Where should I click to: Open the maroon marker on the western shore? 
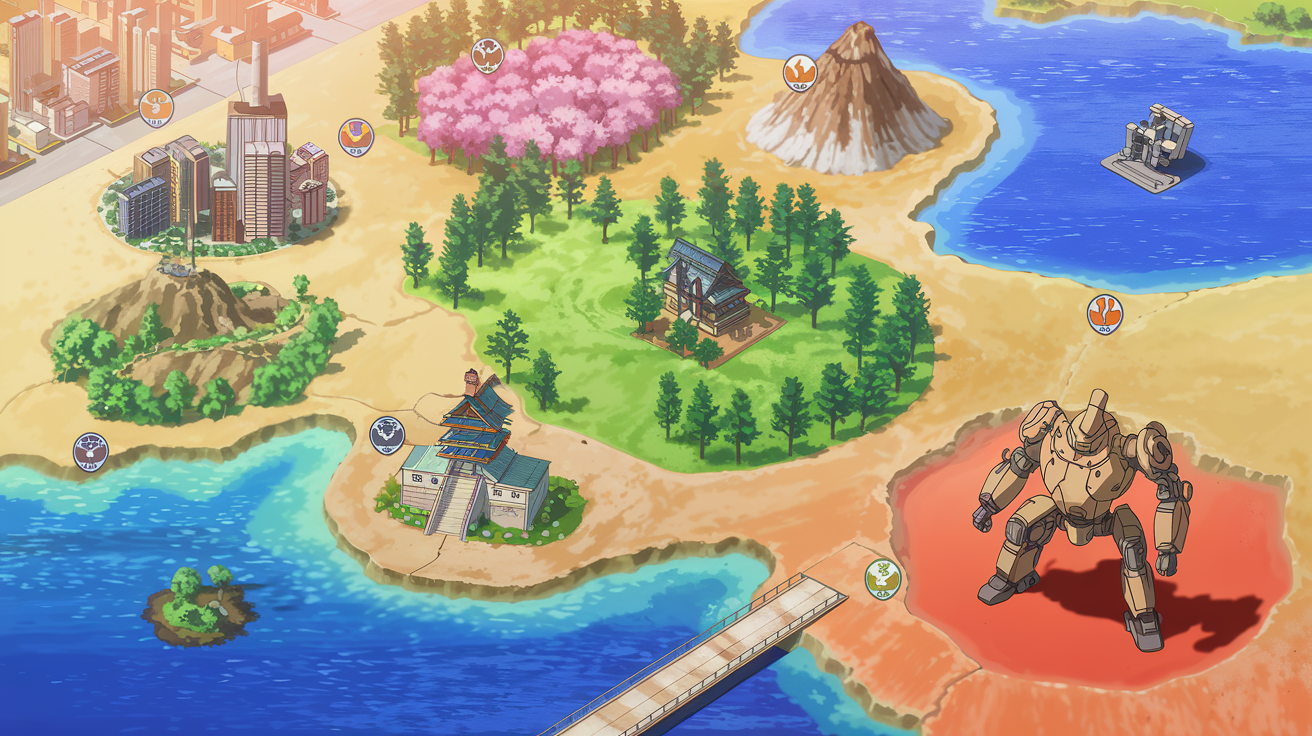tap(91, 451)
